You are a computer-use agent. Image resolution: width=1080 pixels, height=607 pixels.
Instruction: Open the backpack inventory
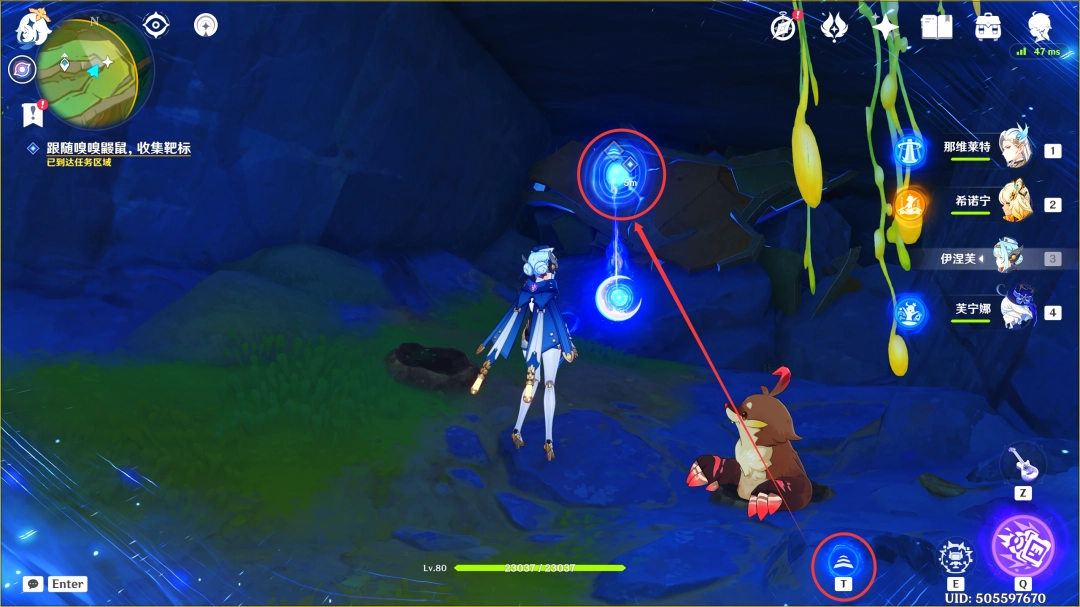(988, 27)
